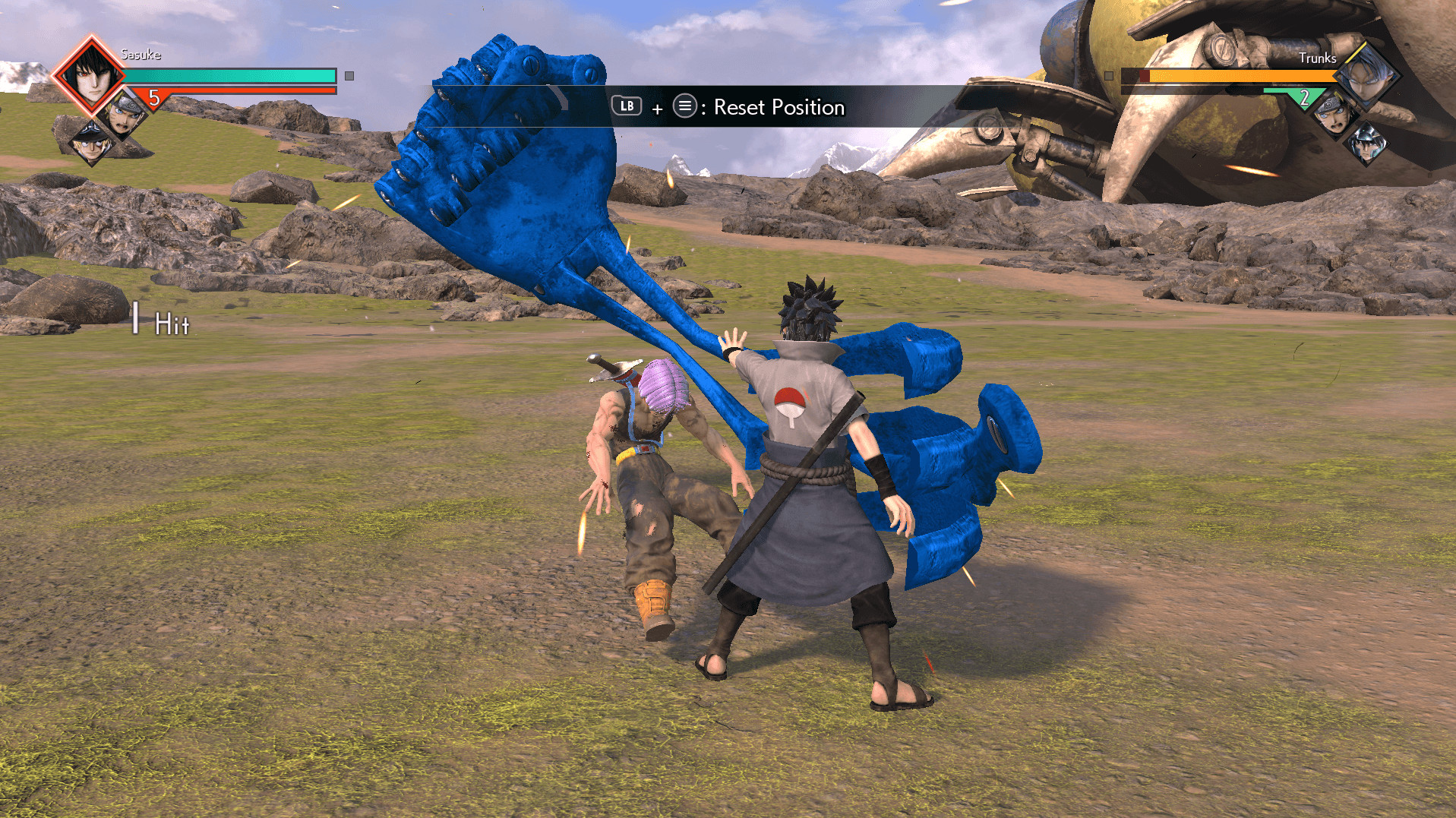The height and width of the screenshot is (818, 1456).
Task: Select the Trunks name label
Action: tap(1319, 58)
